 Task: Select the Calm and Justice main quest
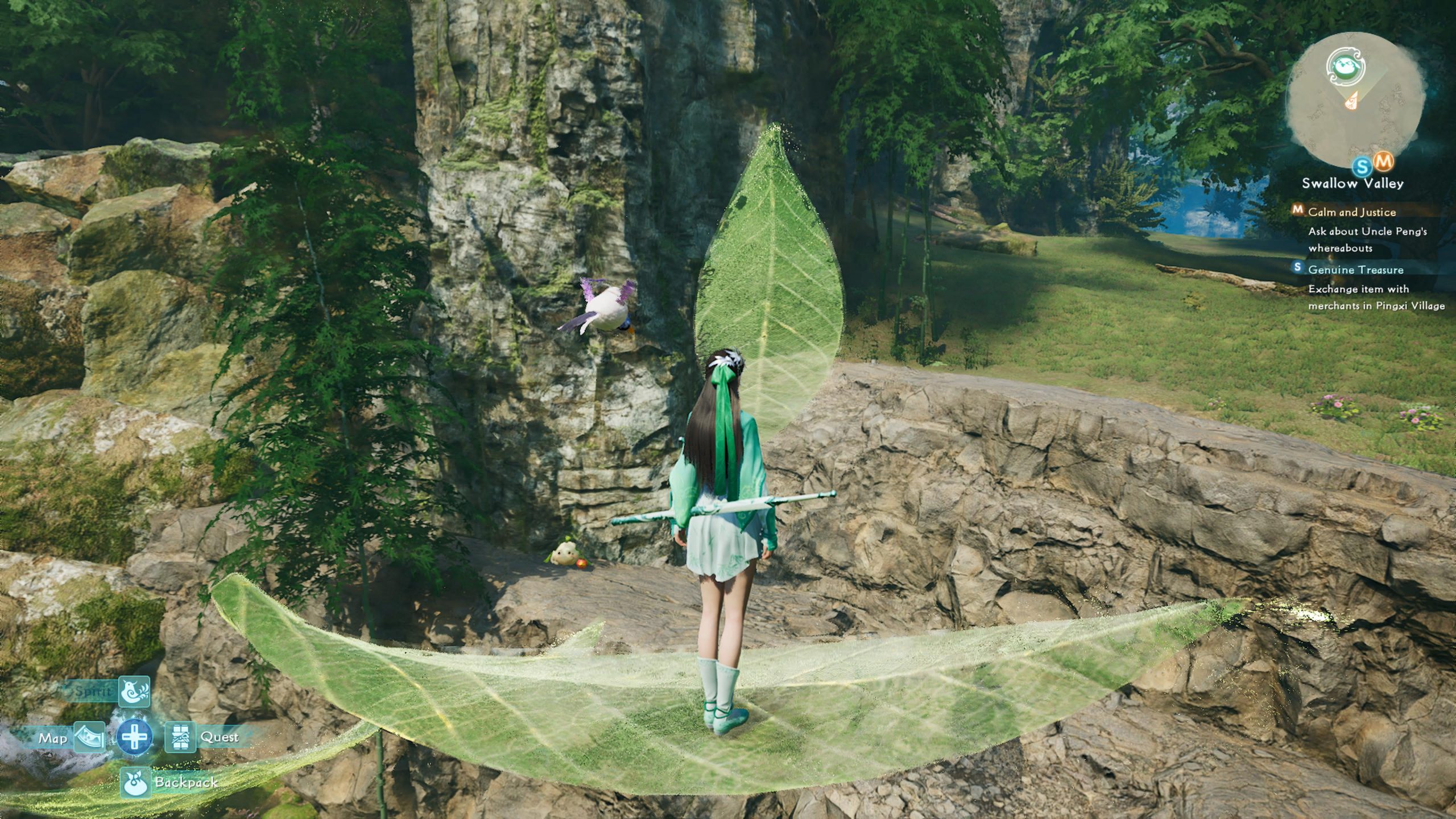[1352, 212]
